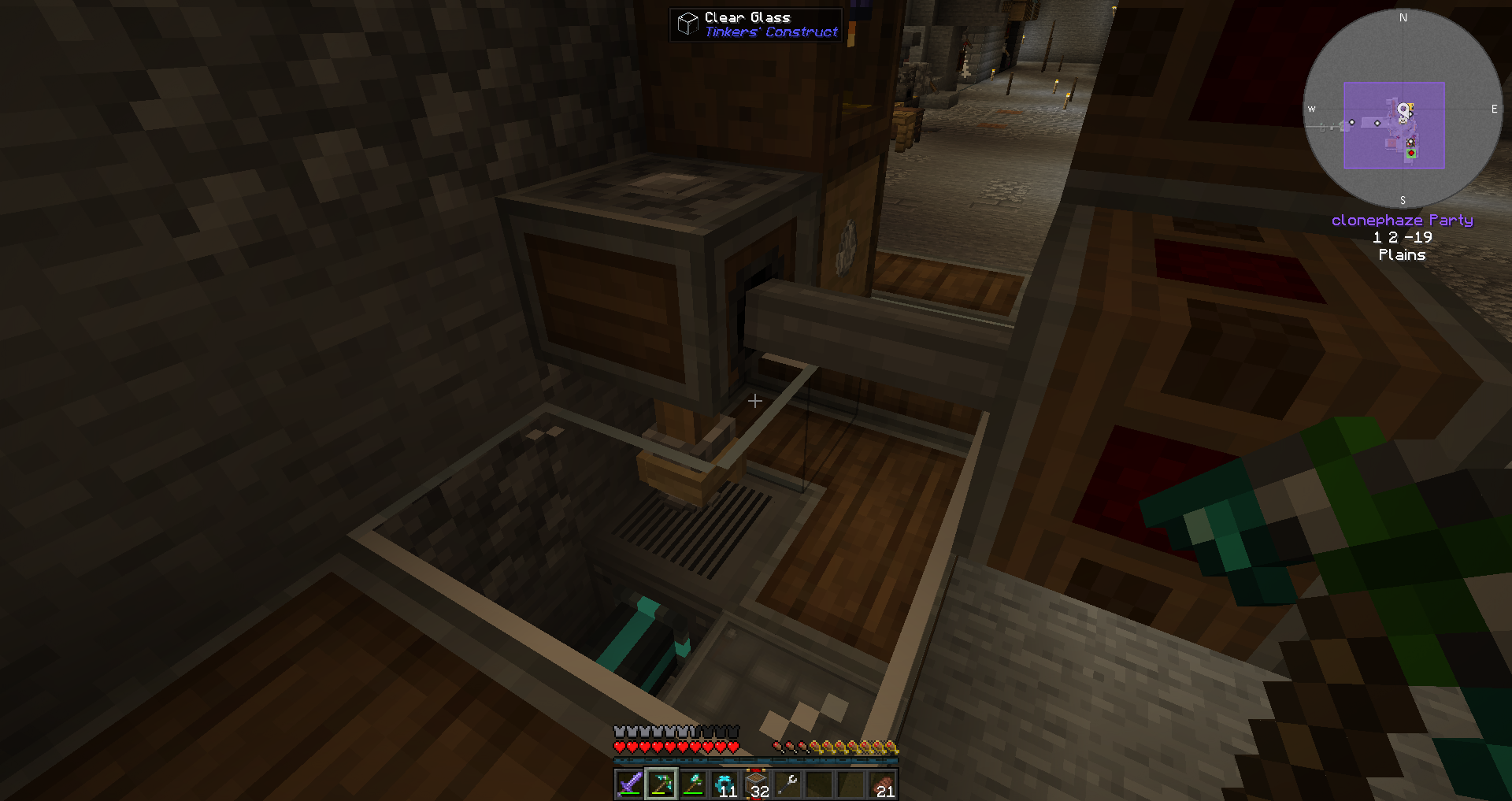Screen dimensions: 1512x801
Task: Click the coordinates text under the minimap
Action: pyautogui.click(x=1403, y=237)
